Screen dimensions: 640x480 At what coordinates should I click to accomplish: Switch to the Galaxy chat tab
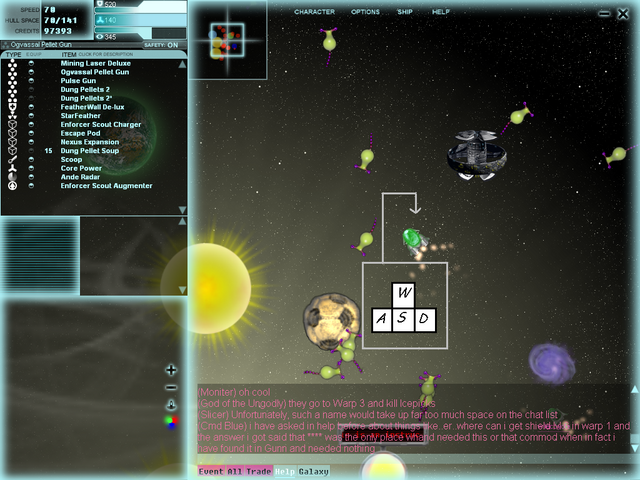point(313,471)
